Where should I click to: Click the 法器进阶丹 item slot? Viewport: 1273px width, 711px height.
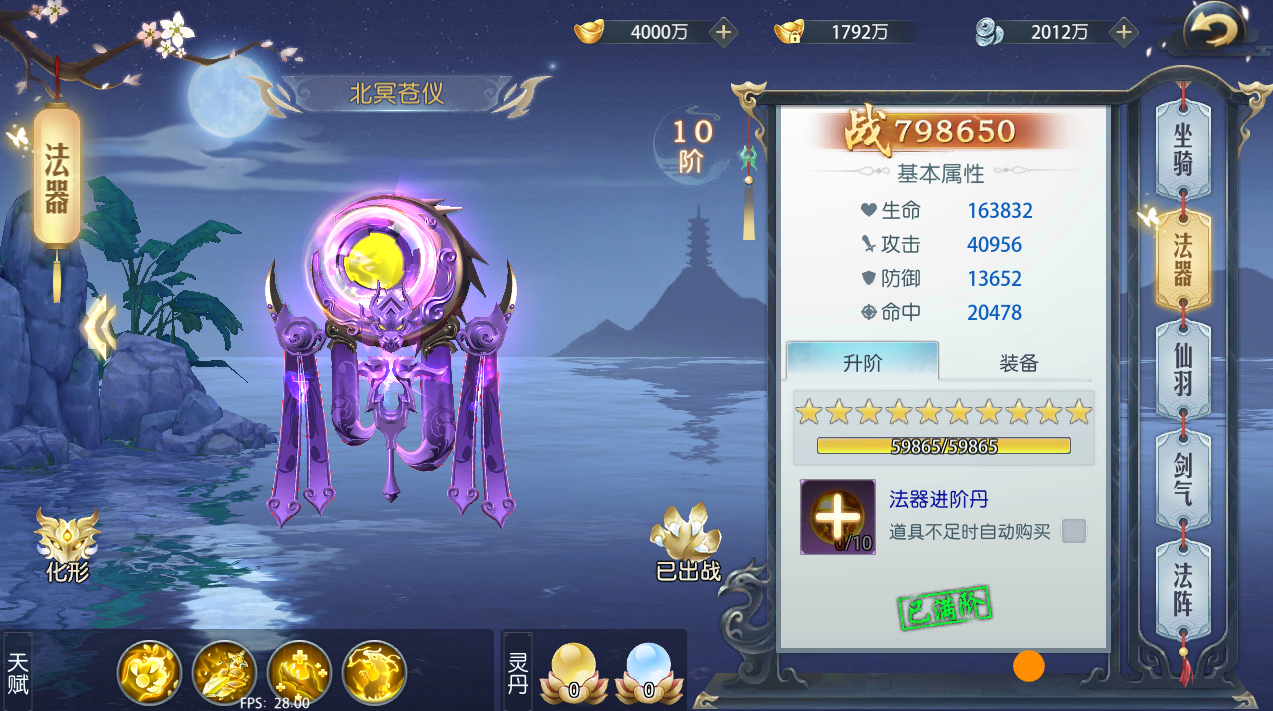click(x=837, y=517)
